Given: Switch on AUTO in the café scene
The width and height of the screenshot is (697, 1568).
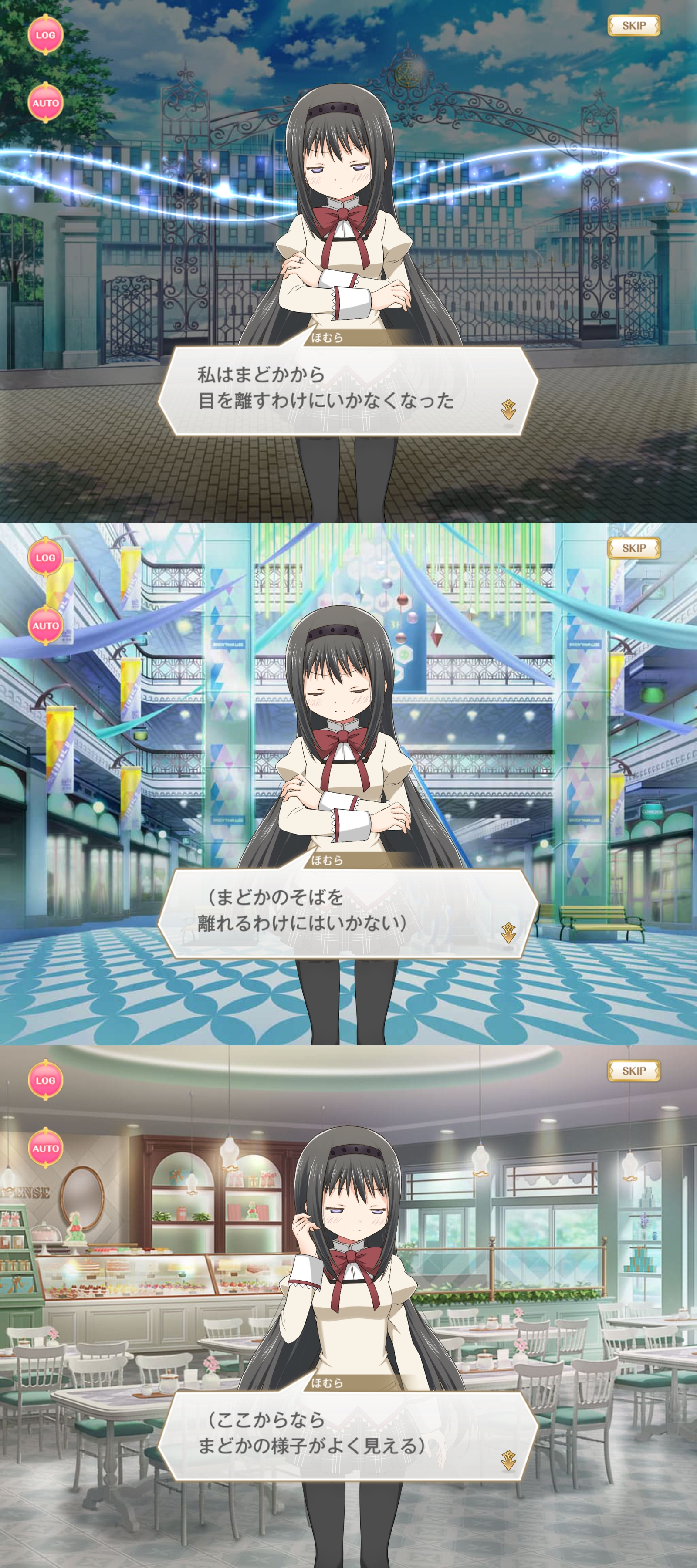Looking at the screenshot, I should coord(45,1149).
